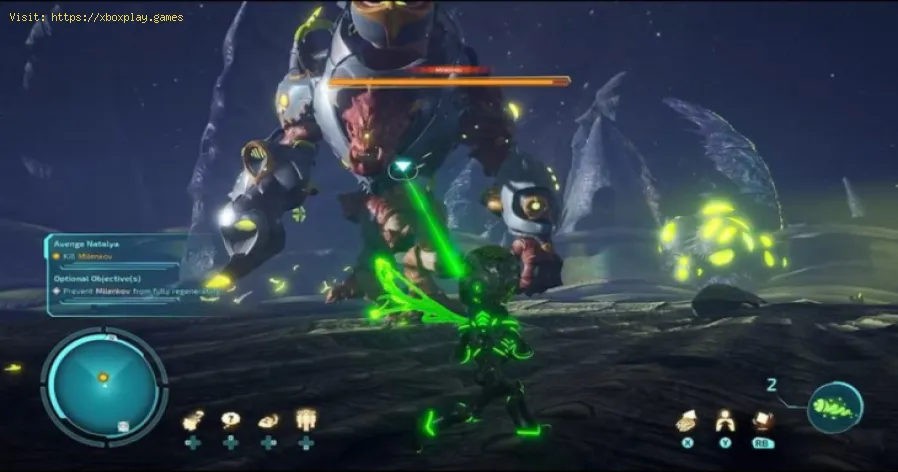Viewport: 898px width, 472px height.
Task: Select the green weapon icon in the circle
Action: click(835, 408)
